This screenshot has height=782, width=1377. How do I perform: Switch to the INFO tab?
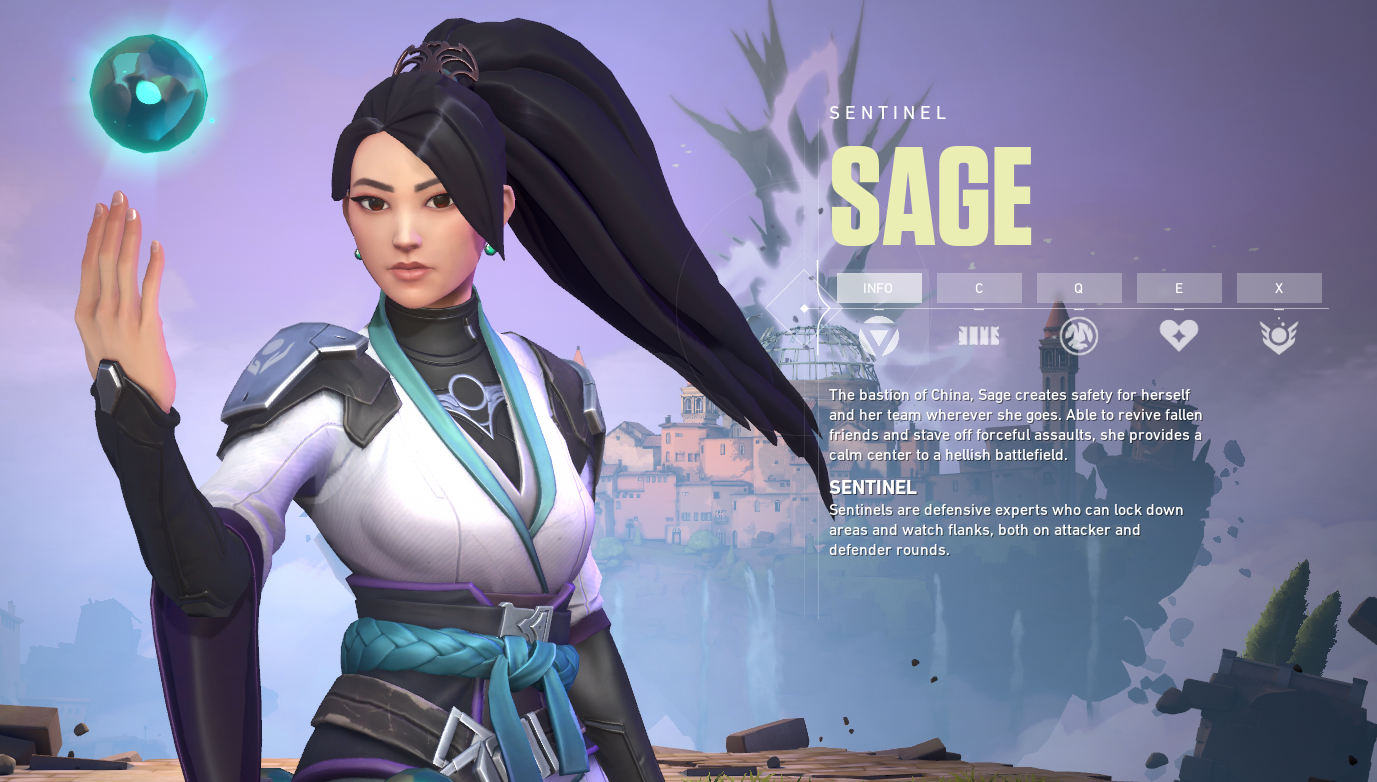[880, 288]
